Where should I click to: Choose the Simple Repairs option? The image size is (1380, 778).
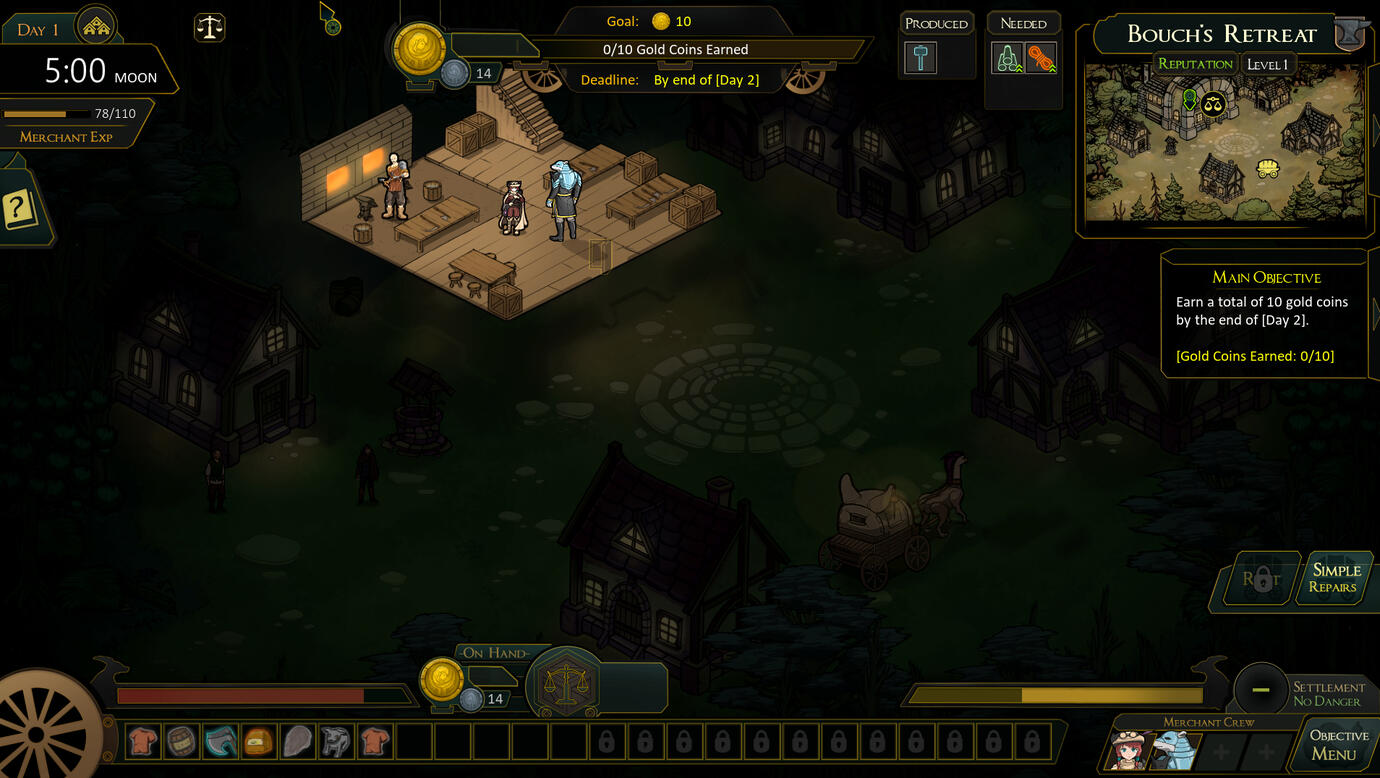tap(1335, 578)
